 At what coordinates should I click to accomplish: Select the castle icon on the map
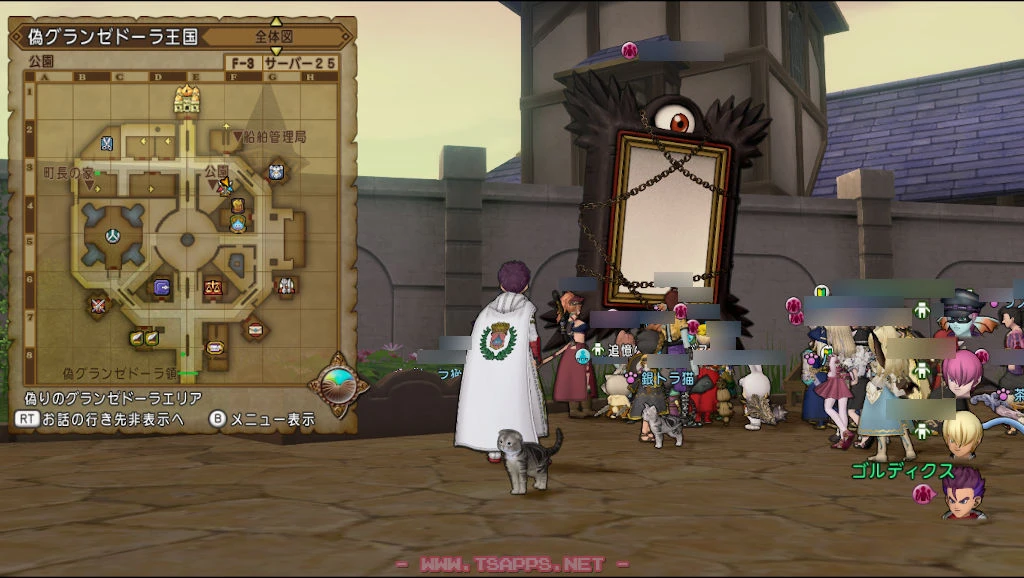click(187, 99)
